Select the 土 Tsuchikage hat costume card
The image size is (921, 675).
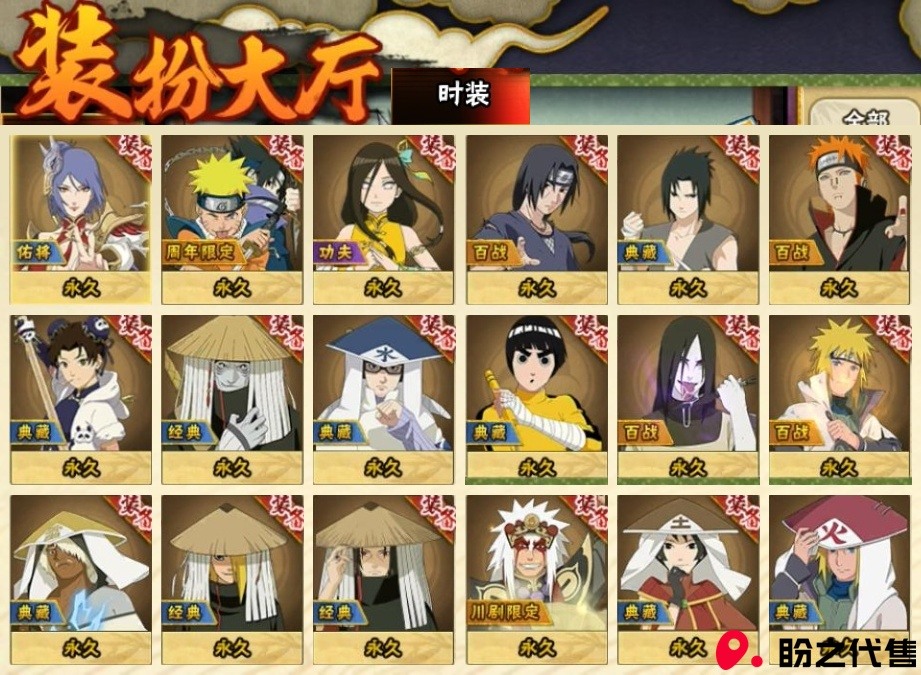pyautogui.click(x=687, y=577)
